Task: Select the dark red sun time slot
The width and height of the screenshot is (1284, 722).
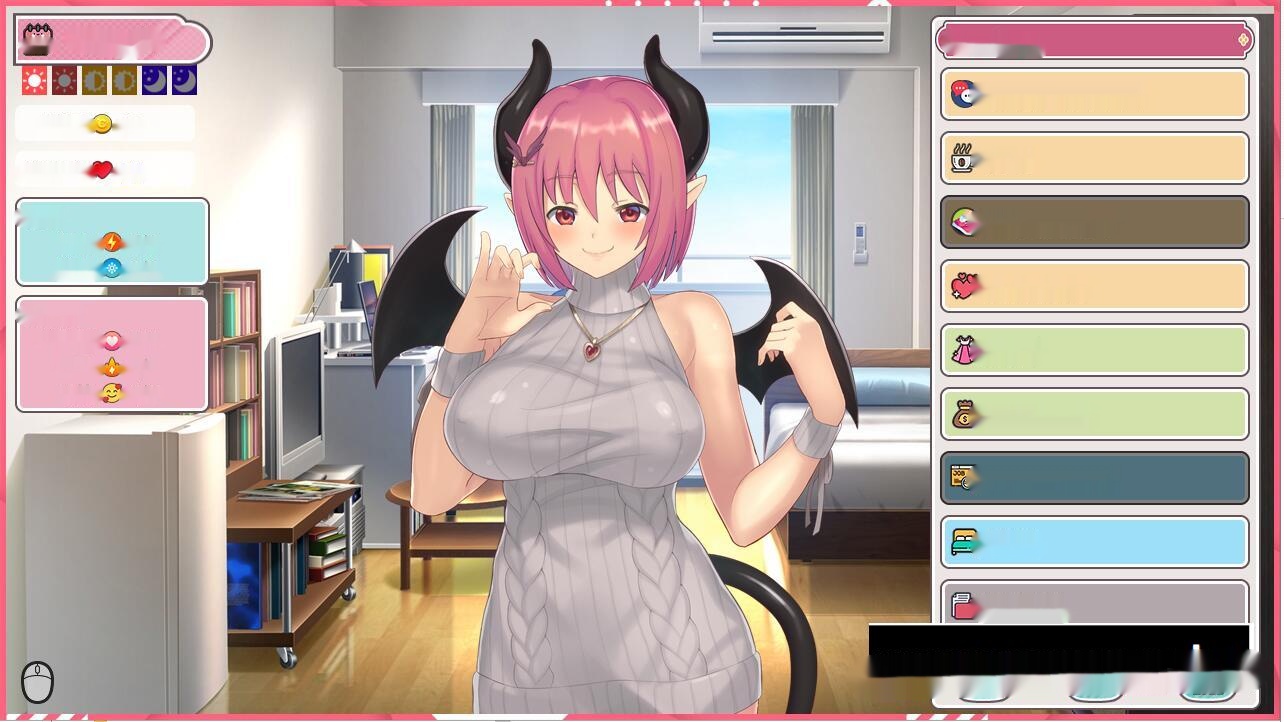Action: (x=63, y=79)
